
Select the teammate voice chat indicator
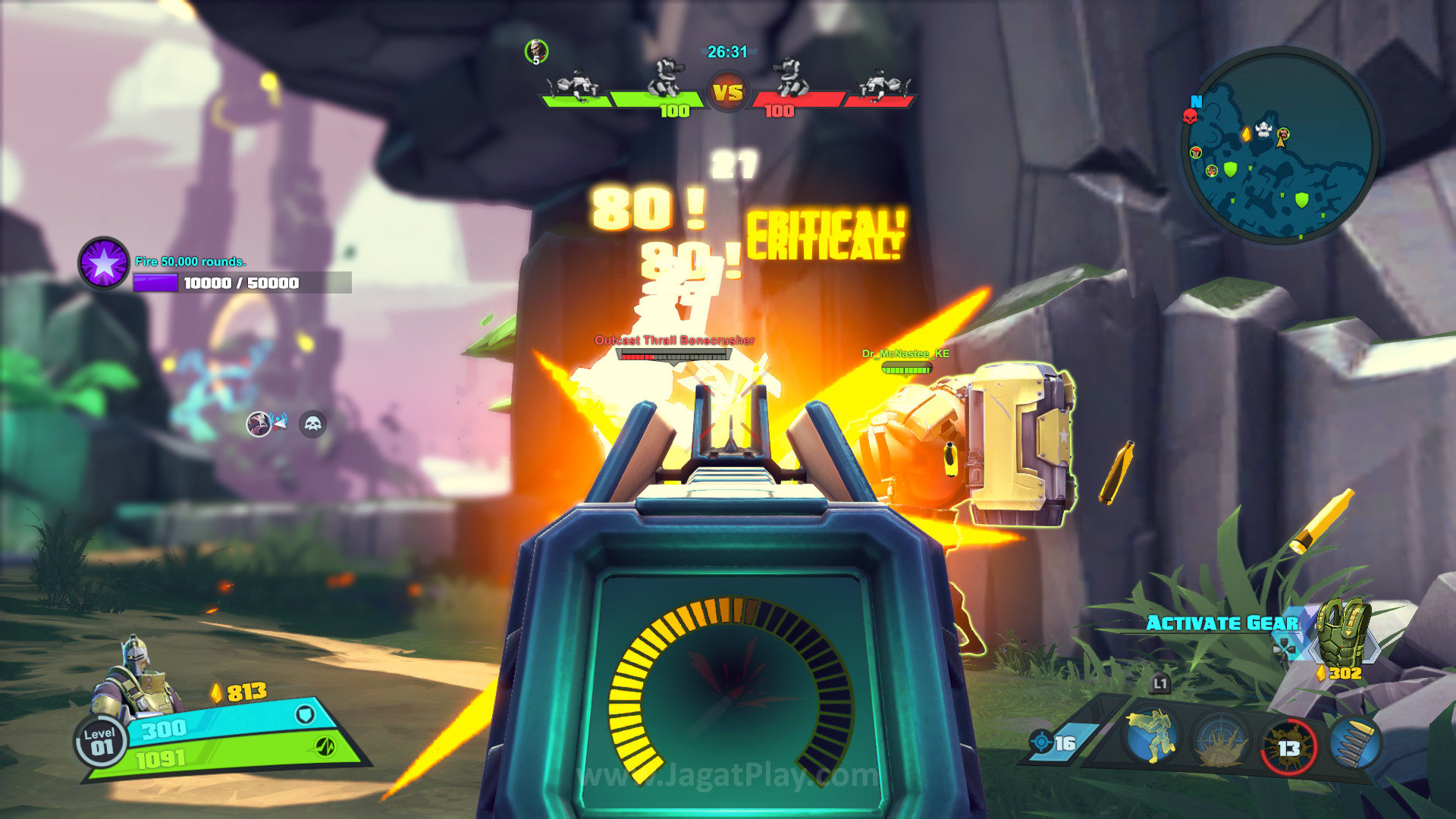click(265, 423)
